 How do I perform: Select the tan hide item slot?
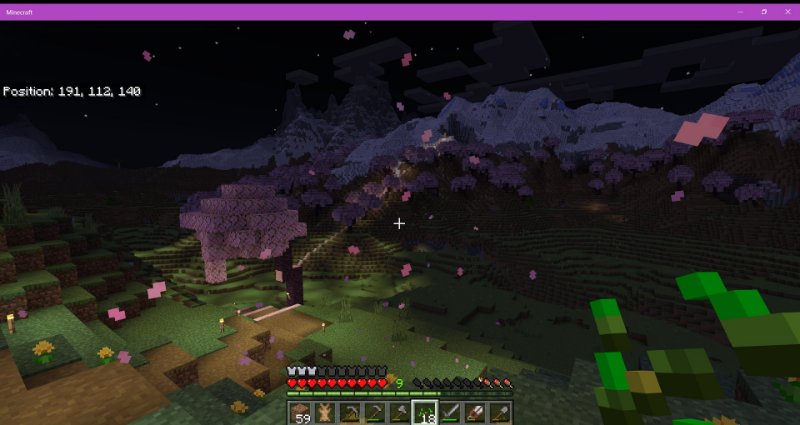[325, 412]
